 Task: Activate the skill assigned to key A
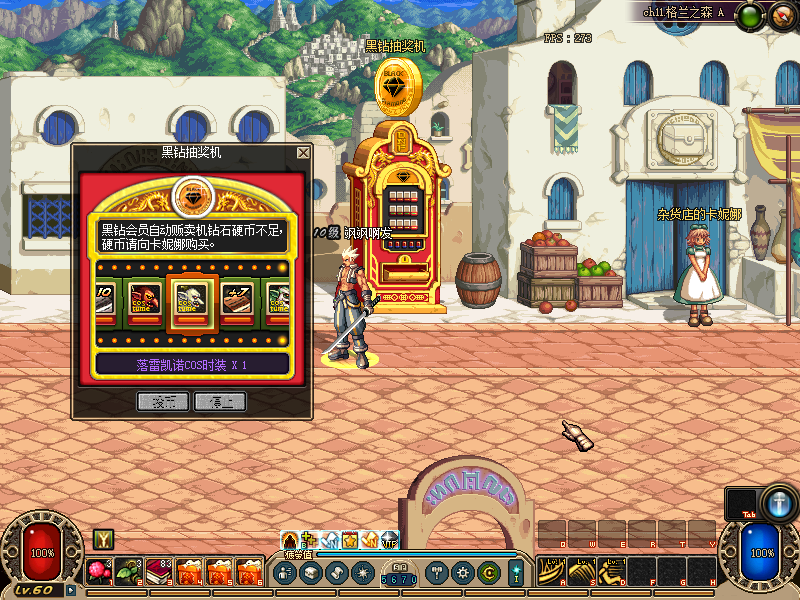tap(553, 571)
